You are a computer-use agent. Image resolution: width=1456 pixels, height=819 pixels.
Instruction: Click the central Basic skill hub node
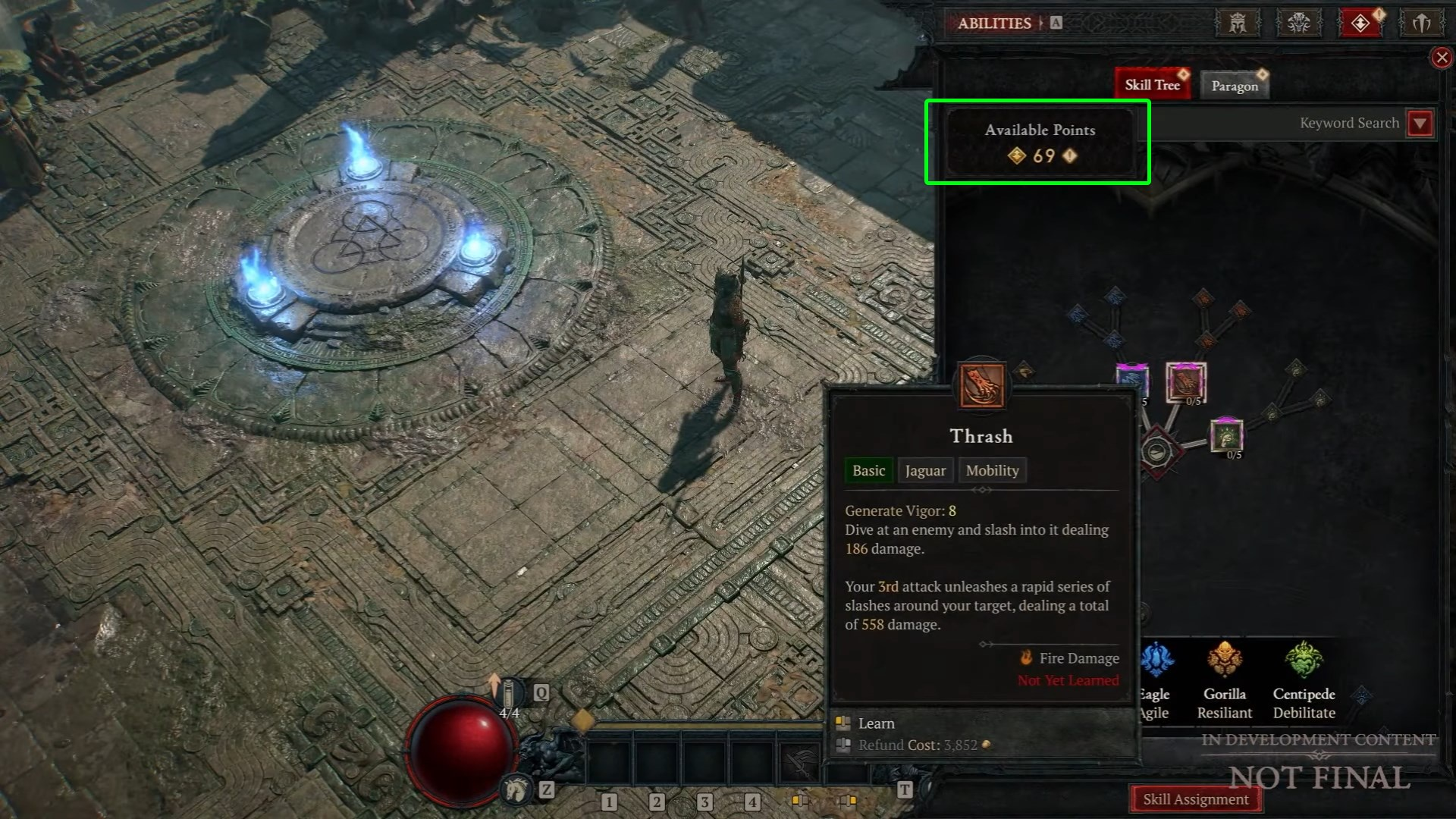pyautogui.click(x=1156, y=453)
